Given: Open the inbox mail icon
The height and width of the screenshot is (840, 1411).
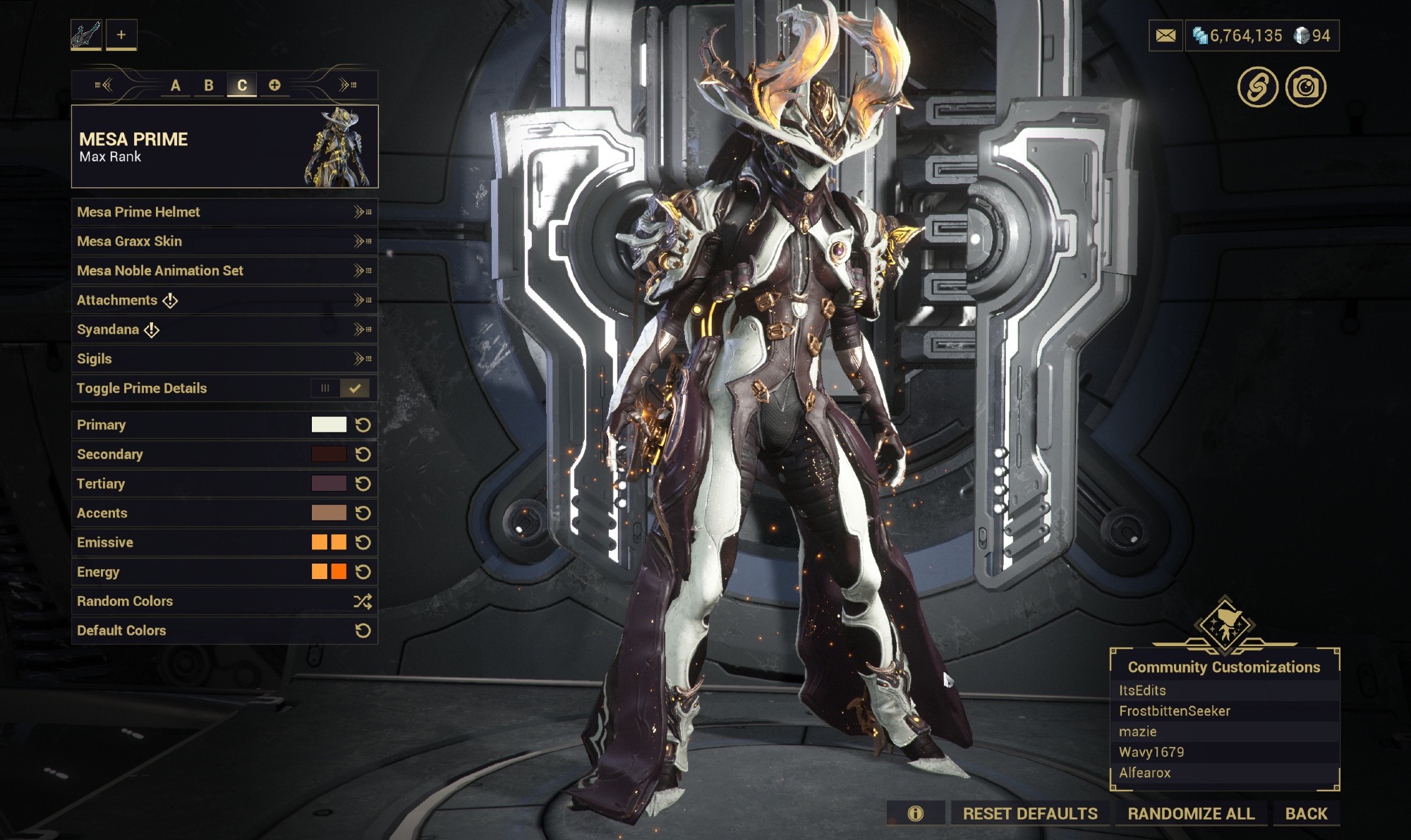Looking at the screenshot, I should (x=1165, y=36).
